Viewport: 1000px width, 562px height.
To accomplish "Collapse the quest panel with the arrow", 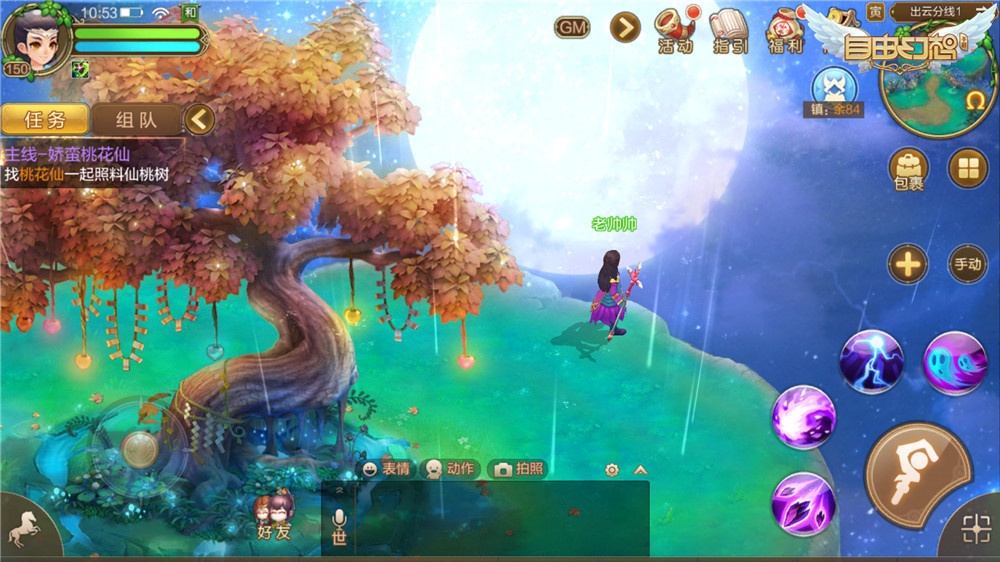I will pyautogui.click(x=200, y=120).
